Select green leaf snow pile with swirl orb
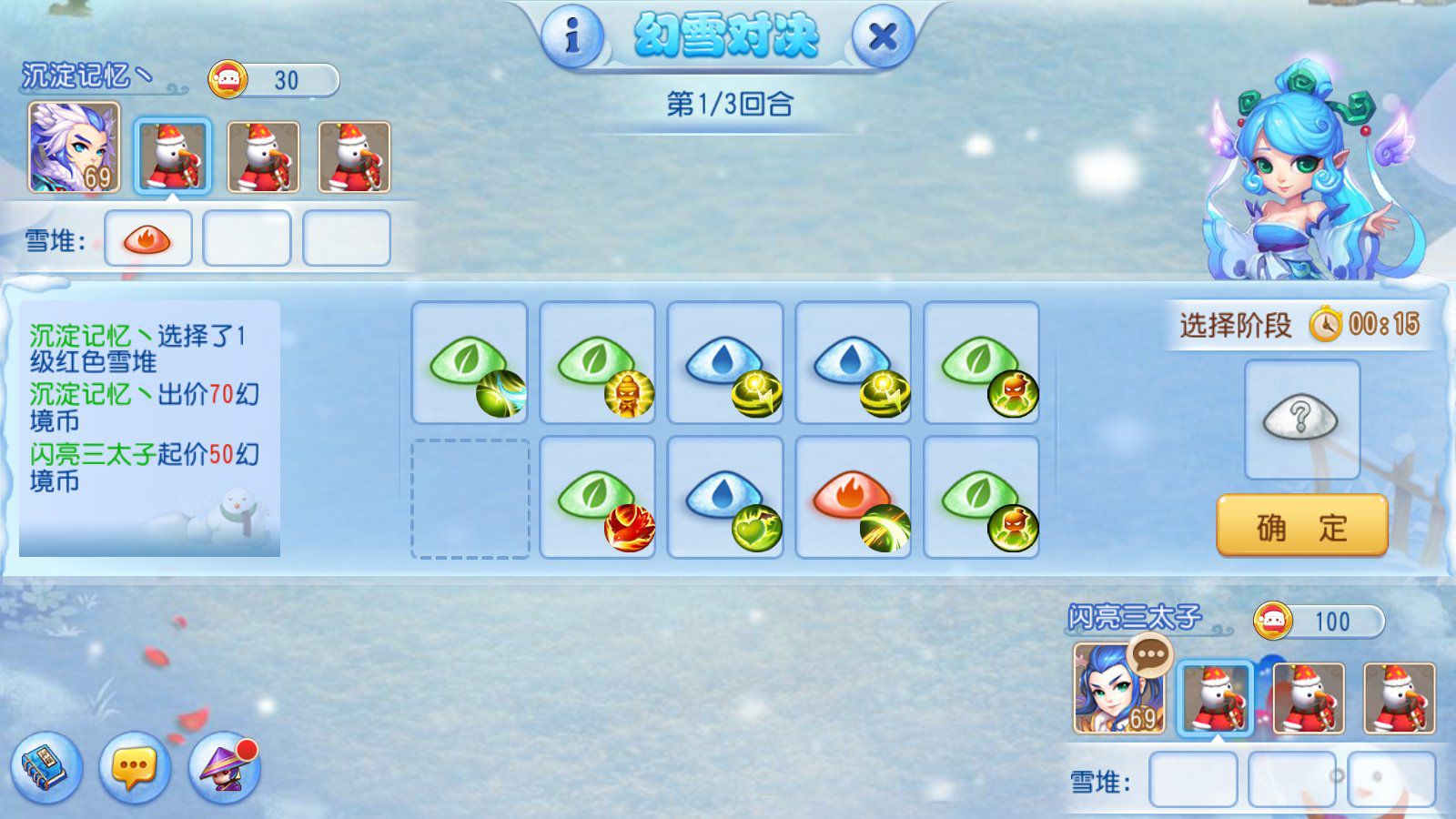Image resolution: width=1456 pixels, height=819 pixels. coord(470,363)
